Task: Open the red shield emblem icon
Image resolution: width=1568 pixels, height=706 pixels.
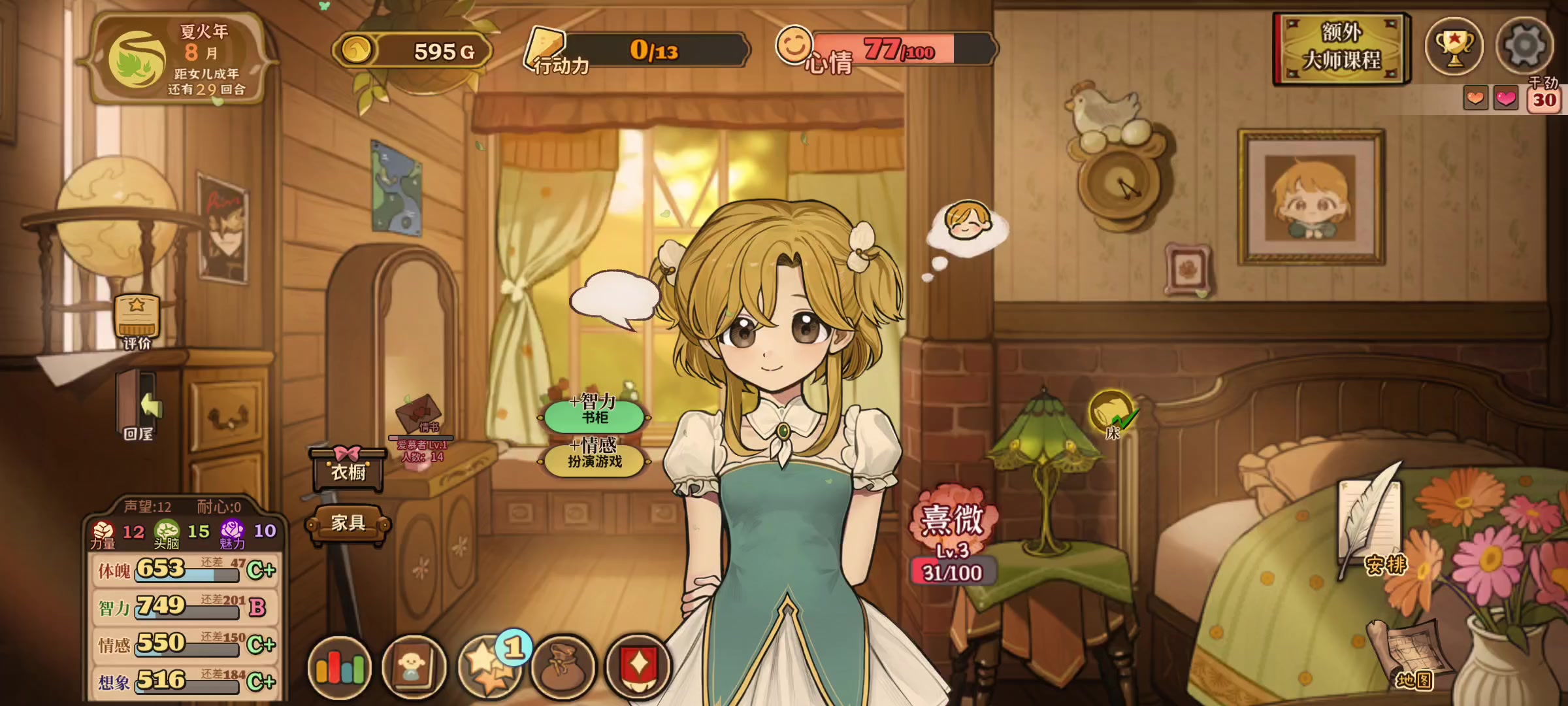Action: 638,668
